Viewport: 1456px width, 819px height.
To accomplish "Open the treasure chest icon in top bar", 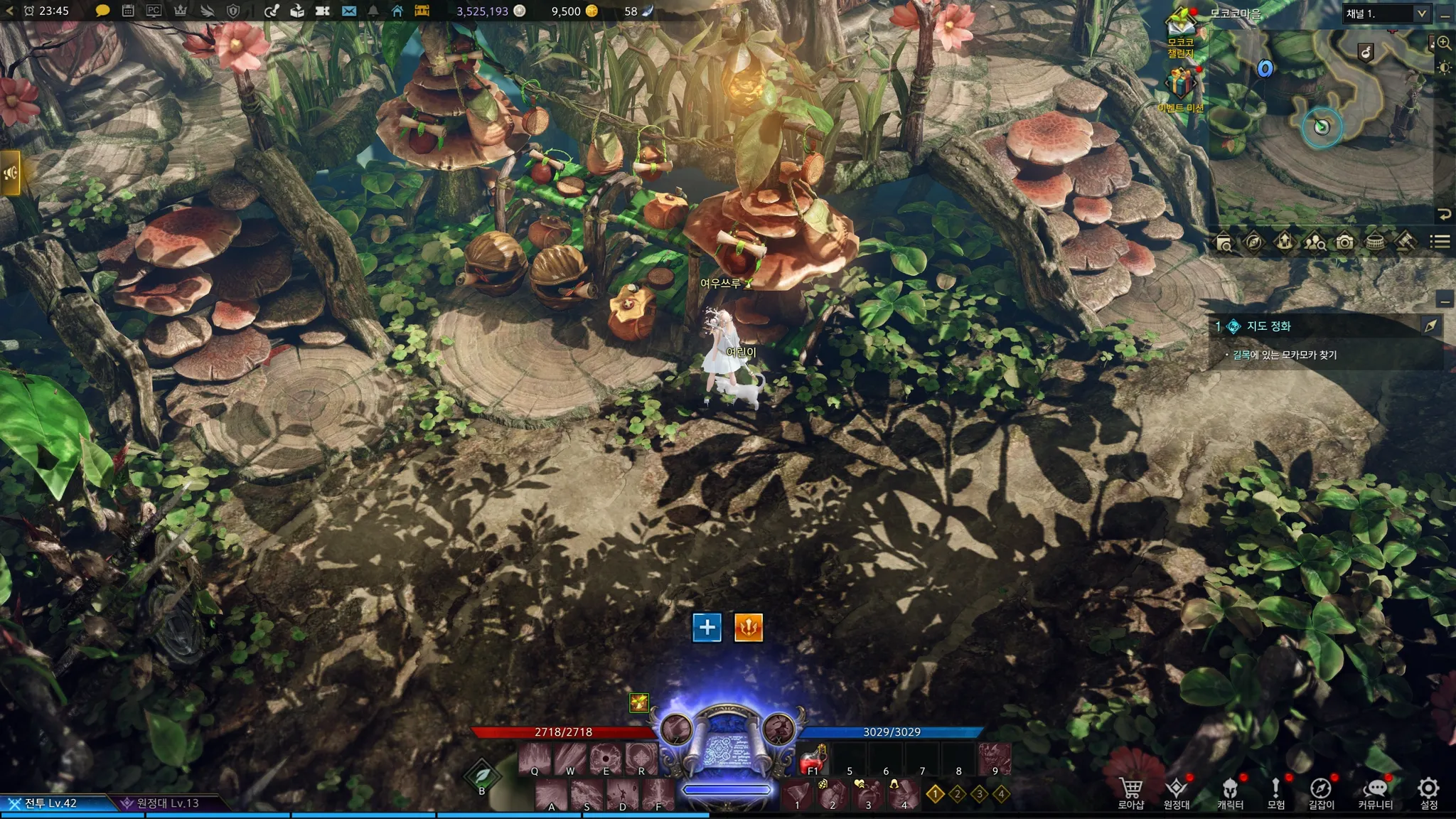I will (422, 11).
